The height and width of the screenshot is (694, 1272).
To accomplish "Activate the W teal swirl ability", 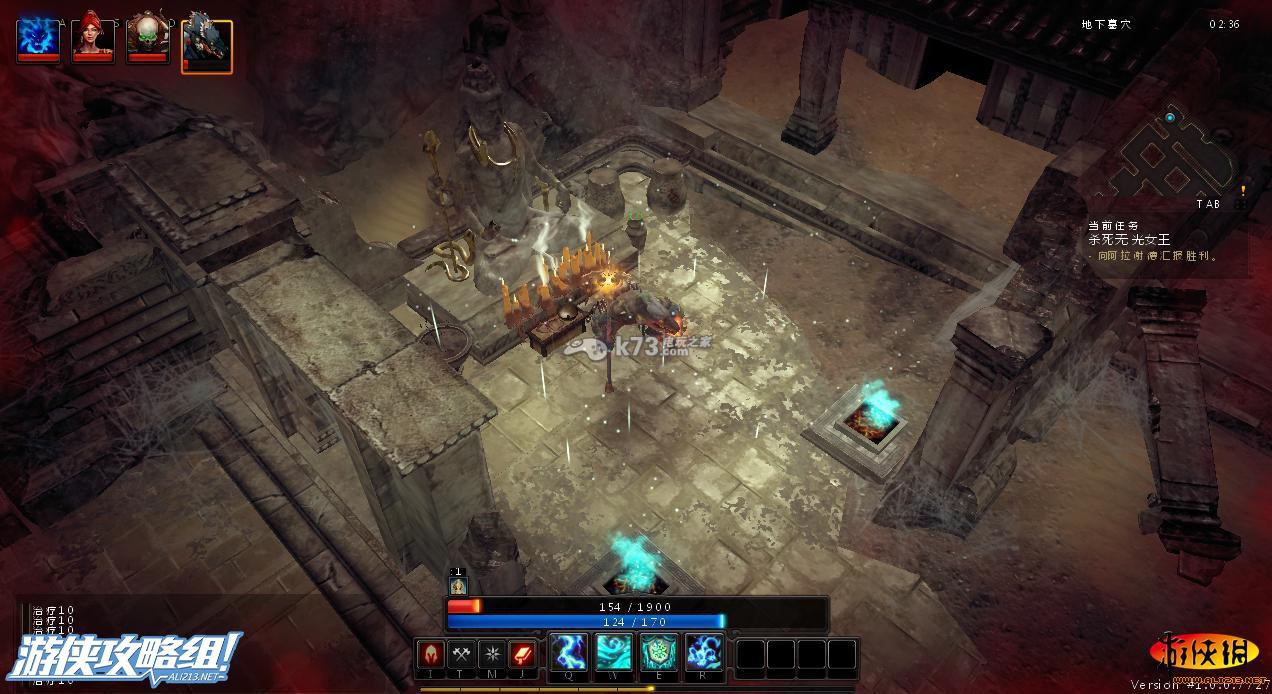I will [x=613, y=653].
